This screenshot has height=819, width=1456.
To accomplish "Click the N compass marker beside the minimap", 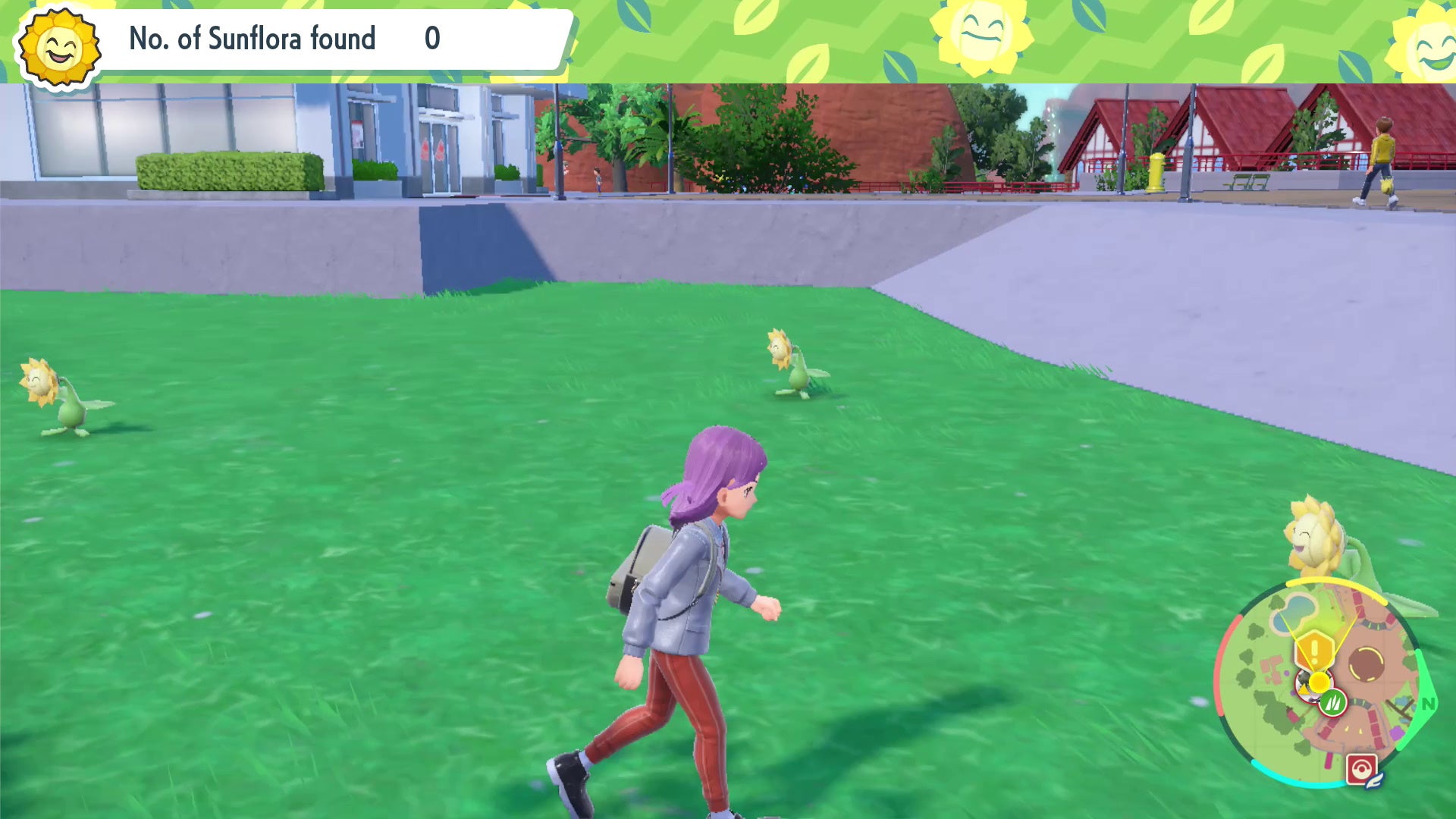I will (1428, 704).
